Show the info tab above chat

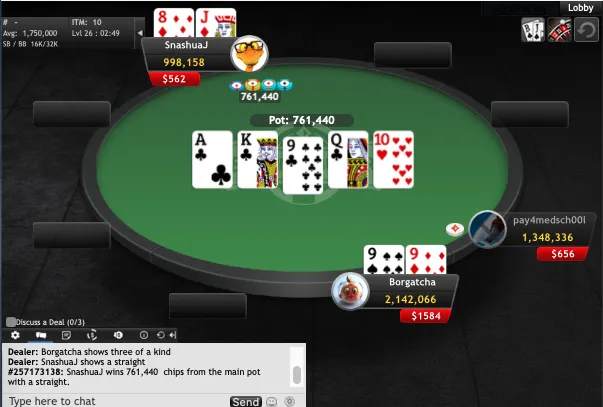(143, 335)
